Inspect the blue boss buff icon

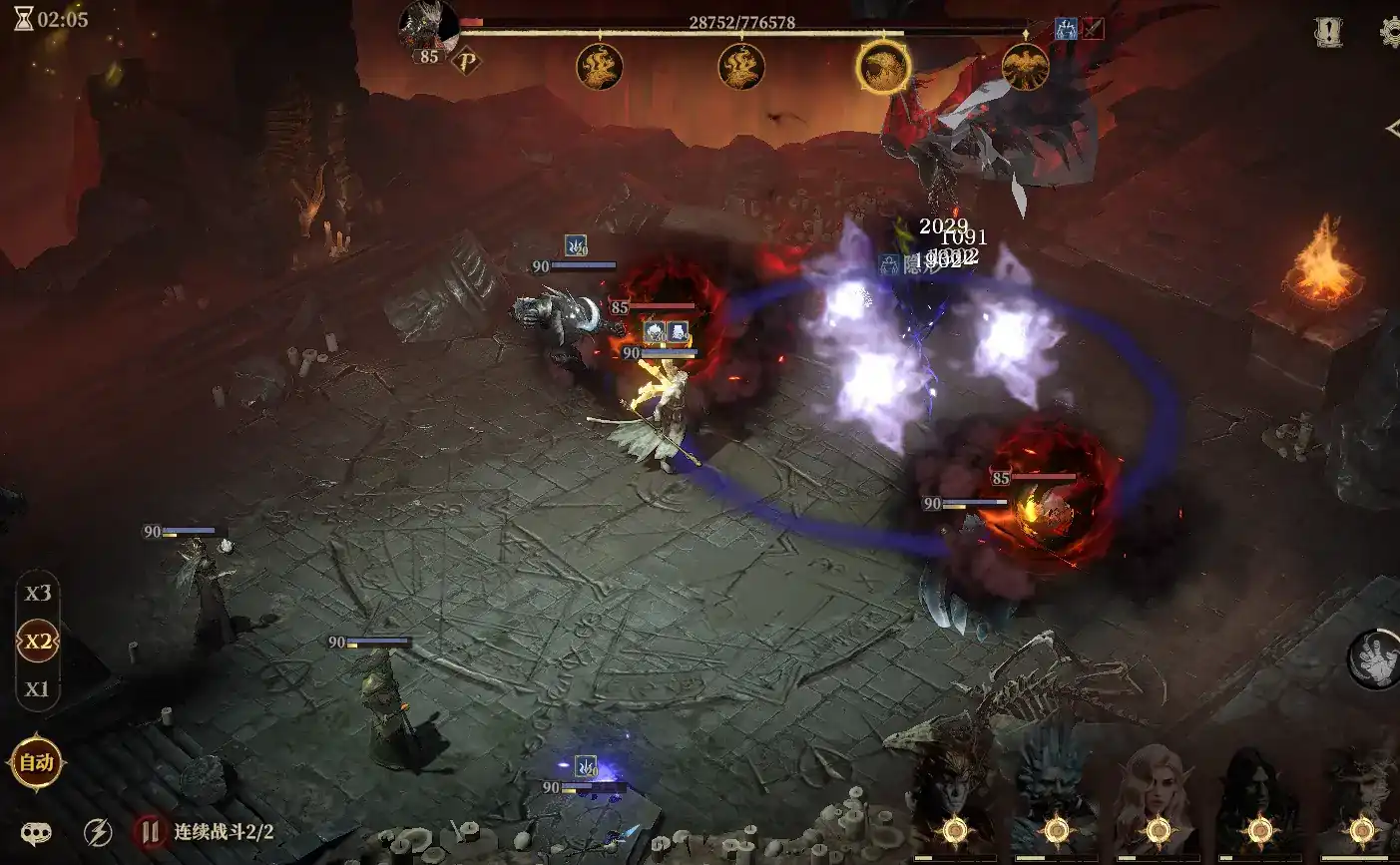[x=1066, y=29]
